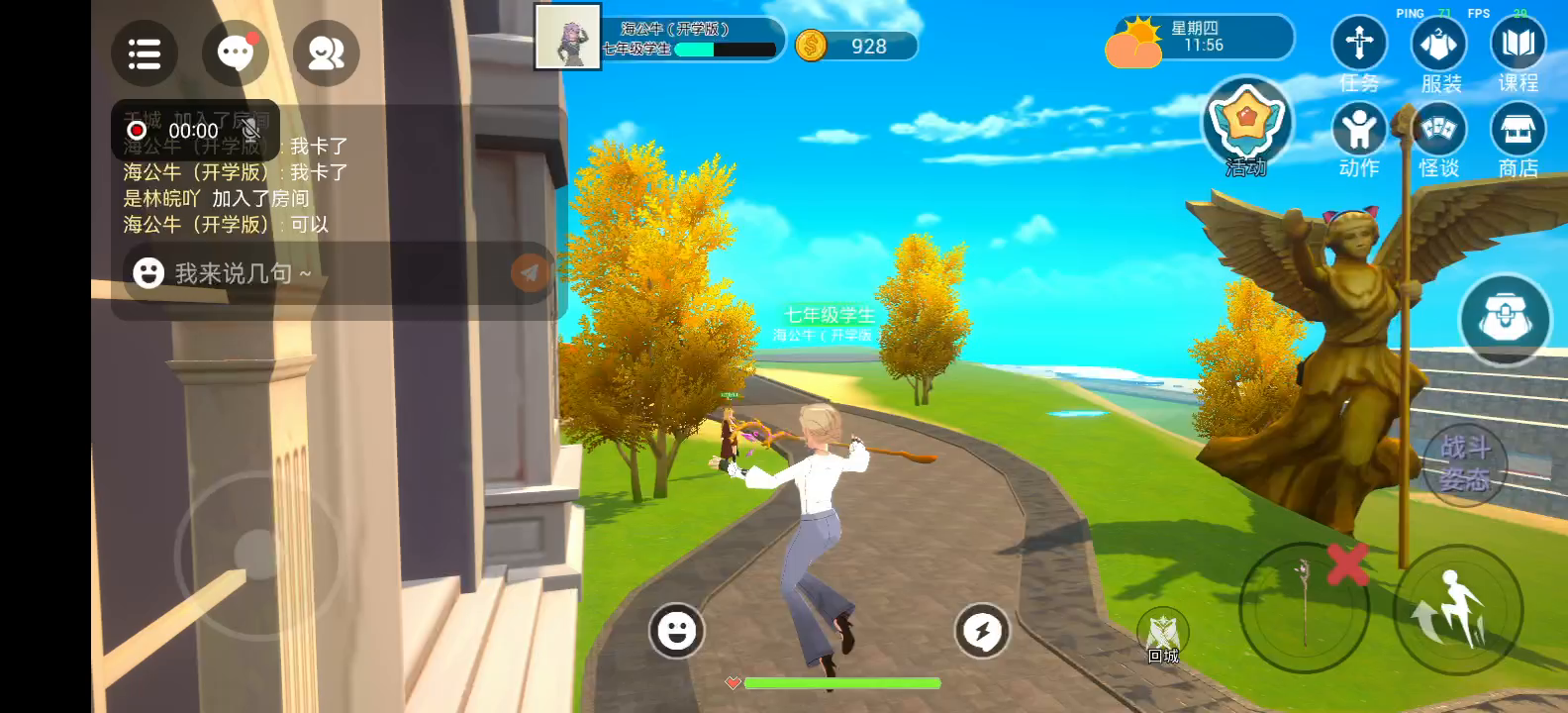Viewport: 1568px width, 713px height.
Task: Toggle the 战斗姿态 battle stance
Action: [x=1464, y=462]
